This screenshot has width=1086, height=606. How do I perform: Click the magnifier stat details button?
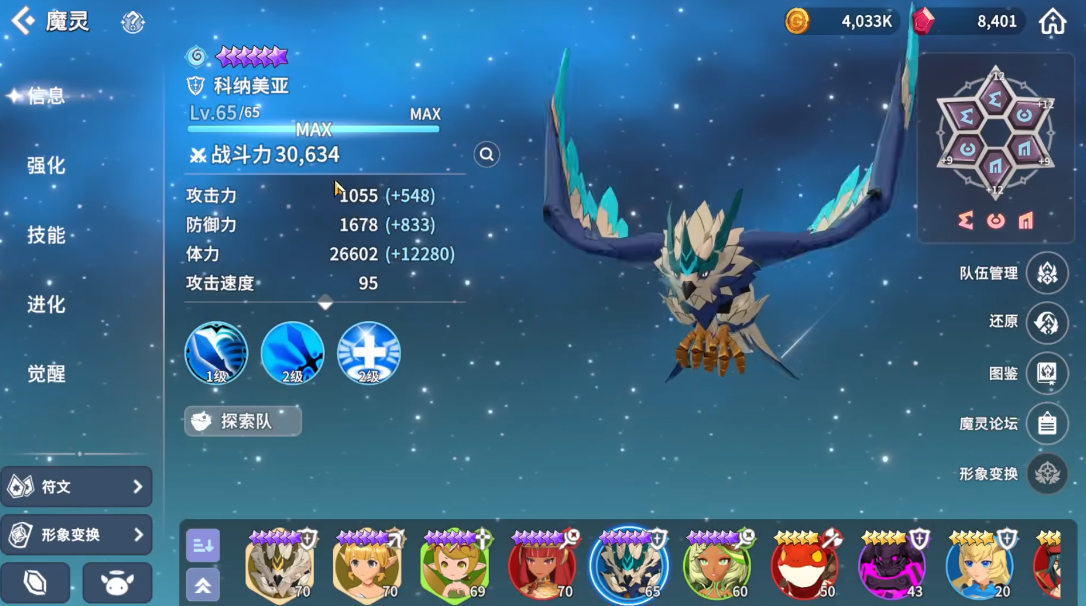[487, 154]
